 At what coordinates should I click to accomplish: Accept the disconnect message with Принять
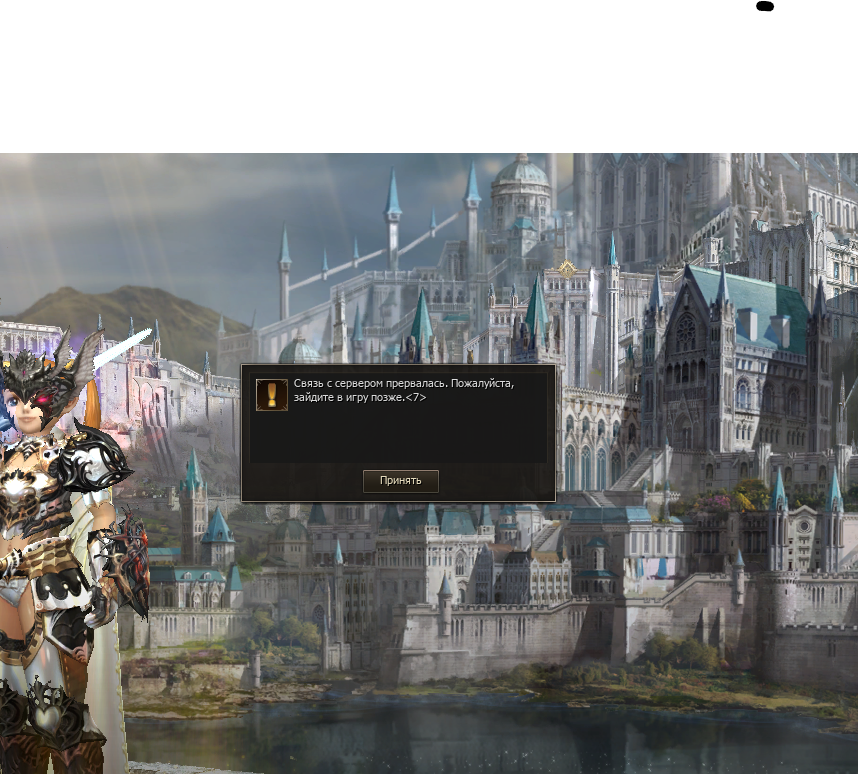point(400,481)
